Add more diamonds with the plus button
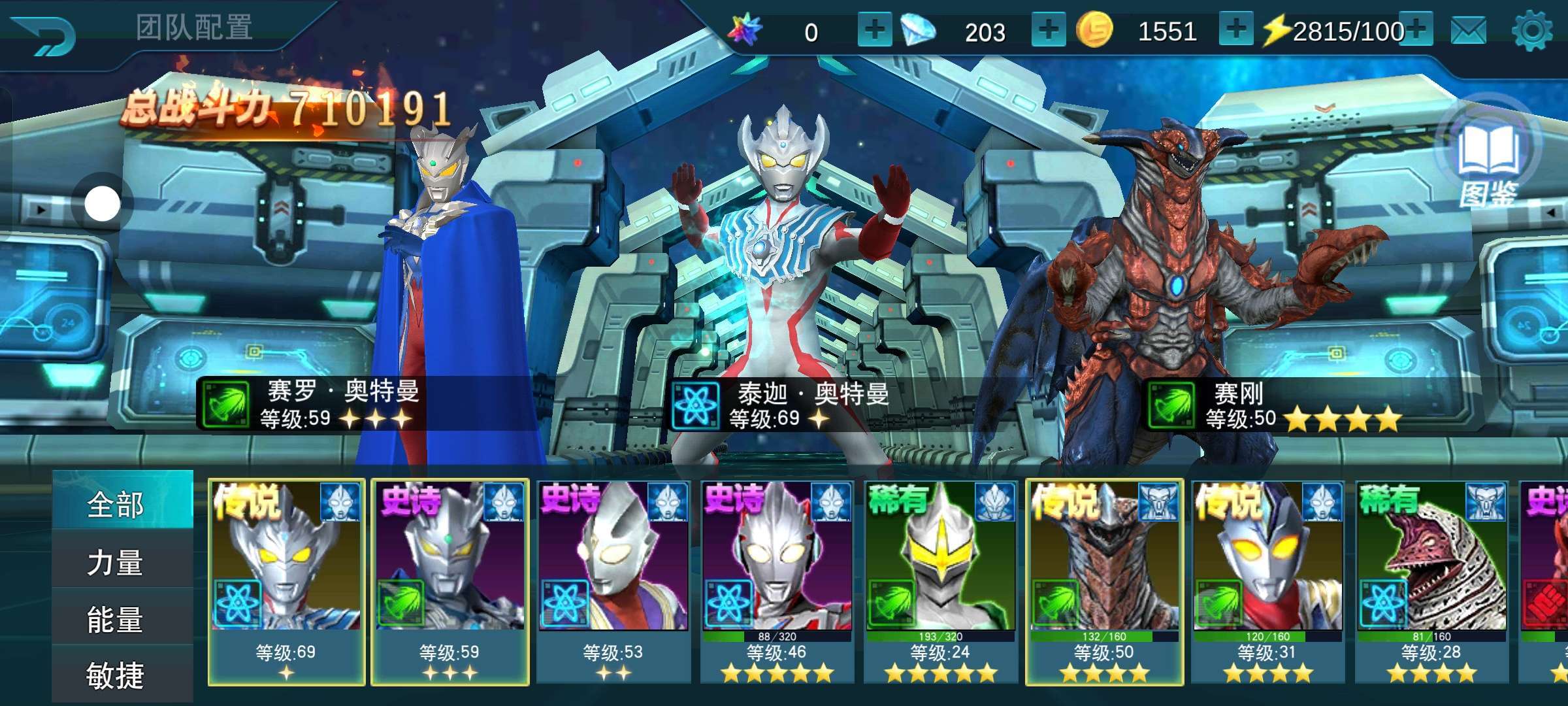Screen dimensions: 1568x706 [1048, 30]
